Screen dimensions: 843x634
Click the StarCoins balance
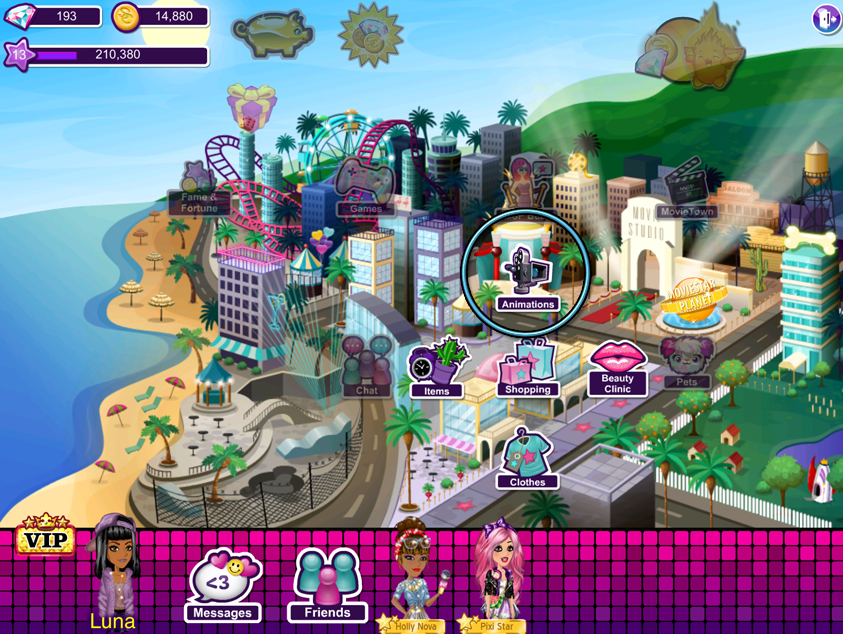click(x=160, y=17)
